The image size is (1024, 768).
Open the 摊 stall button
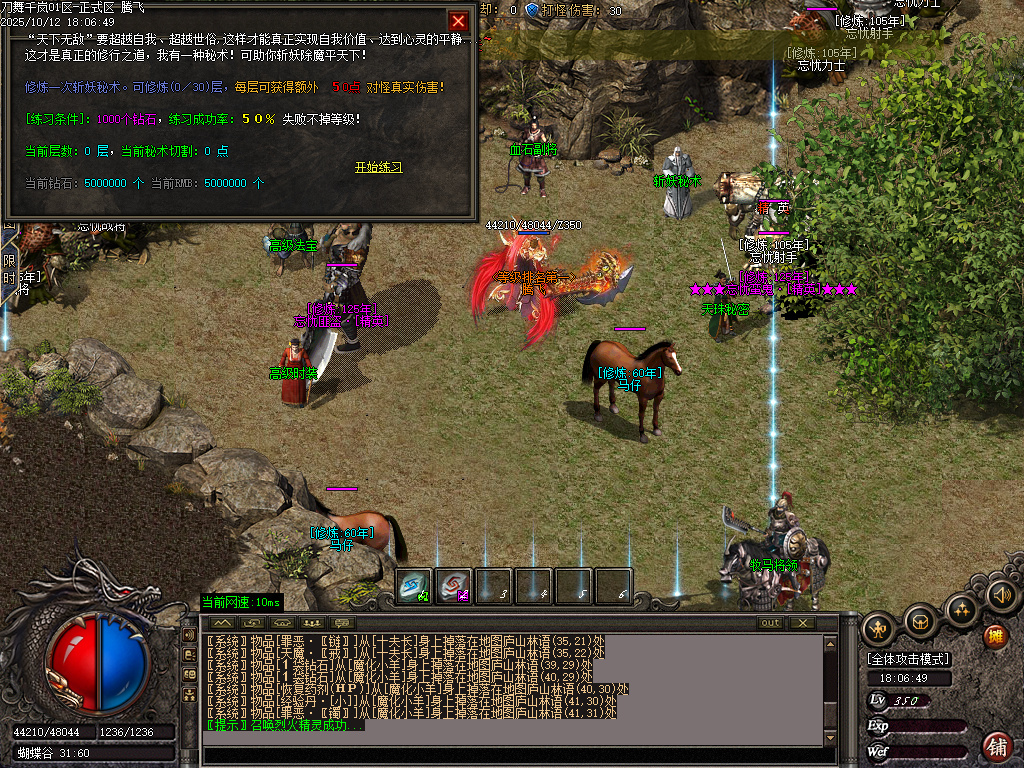coord(995,636)
